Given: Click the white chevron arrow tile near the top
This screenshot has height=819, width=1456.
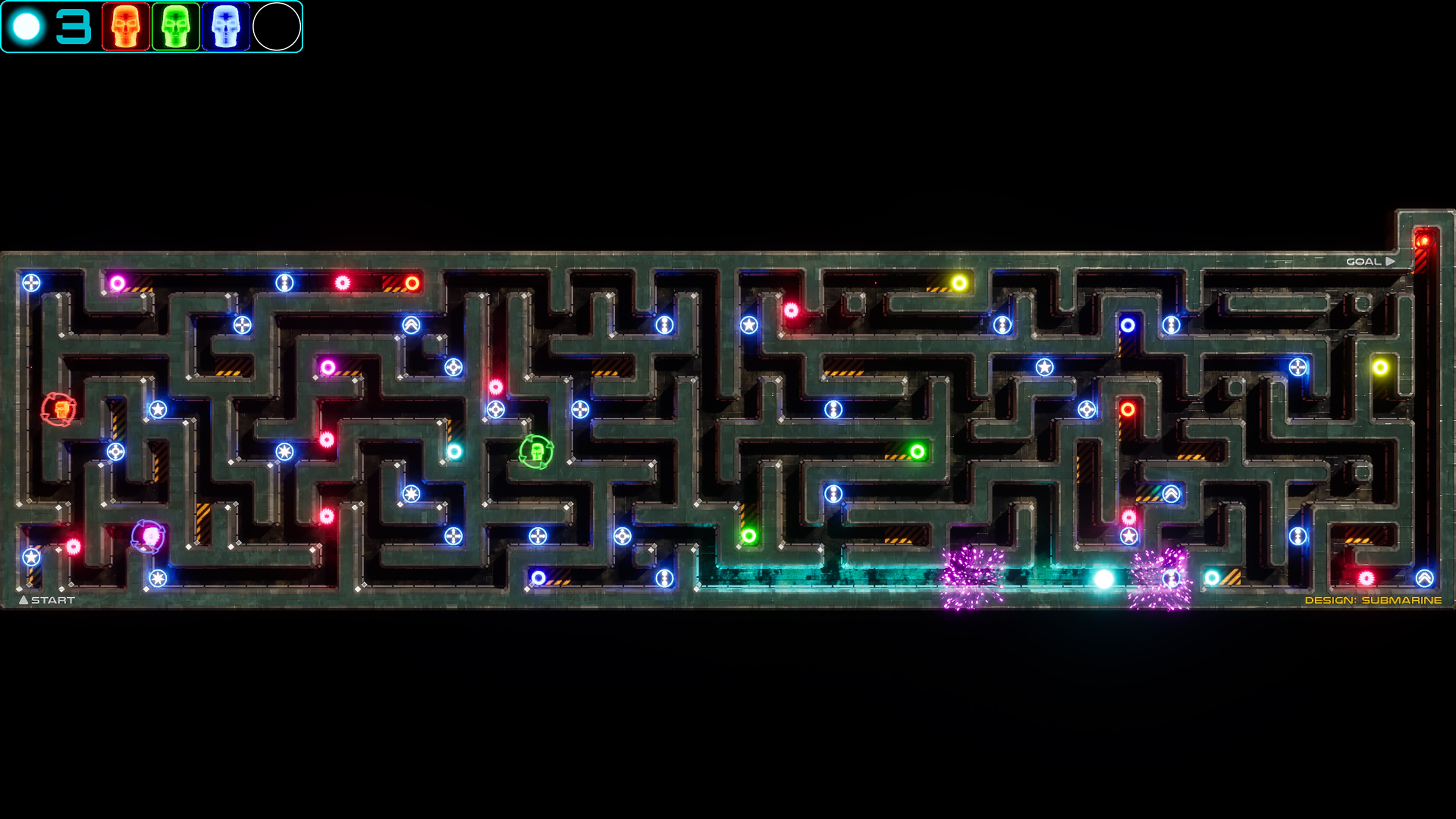Looking at the screenshot, I should (x=412, y=325).
